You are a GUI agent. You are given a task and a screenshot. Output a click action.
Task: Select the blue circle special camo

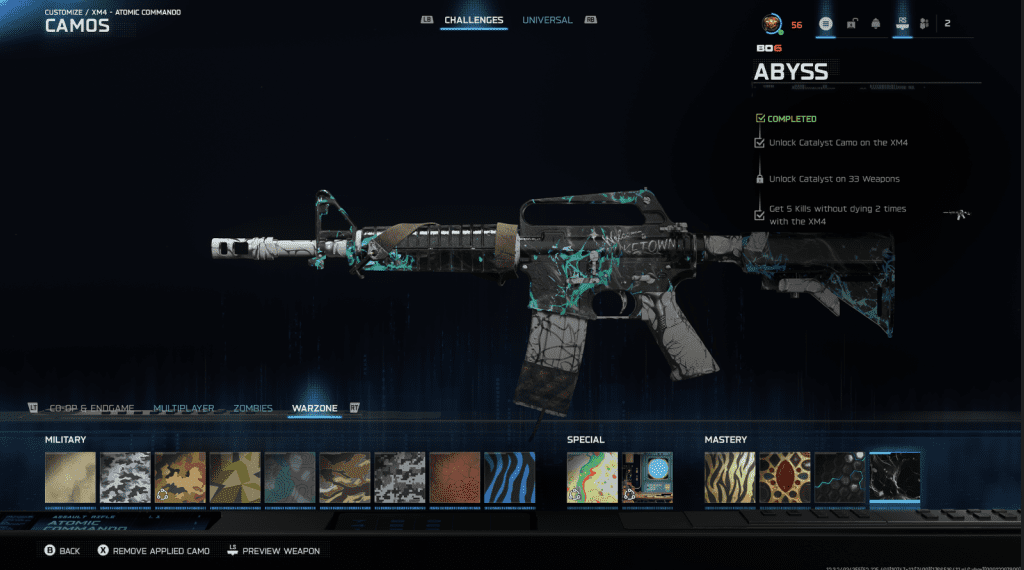pos(647,477)
